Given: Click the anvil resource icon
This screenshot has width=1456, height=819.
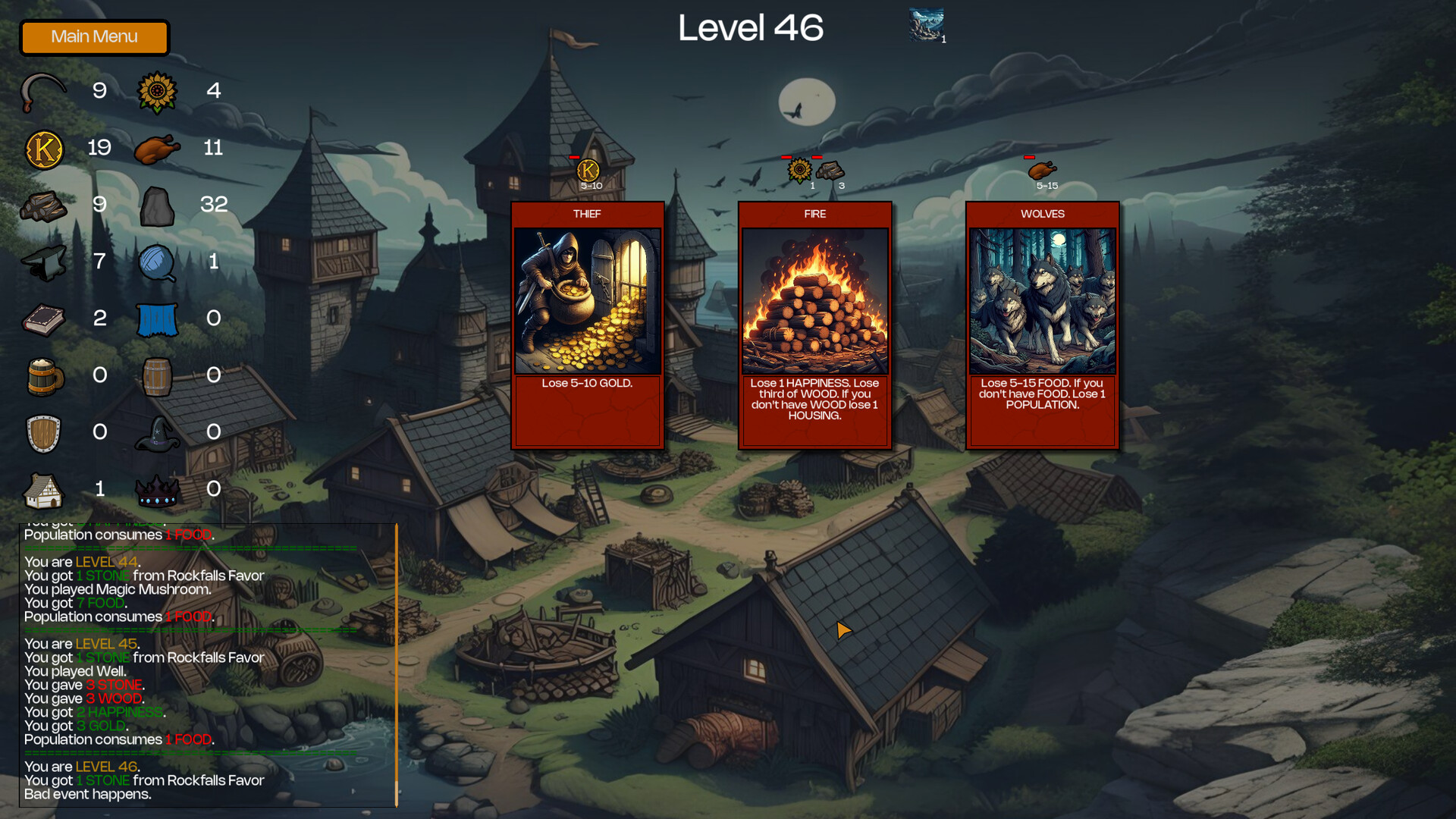Looking at the screenshot, I should pyautogui.click(x=43, y=262).
